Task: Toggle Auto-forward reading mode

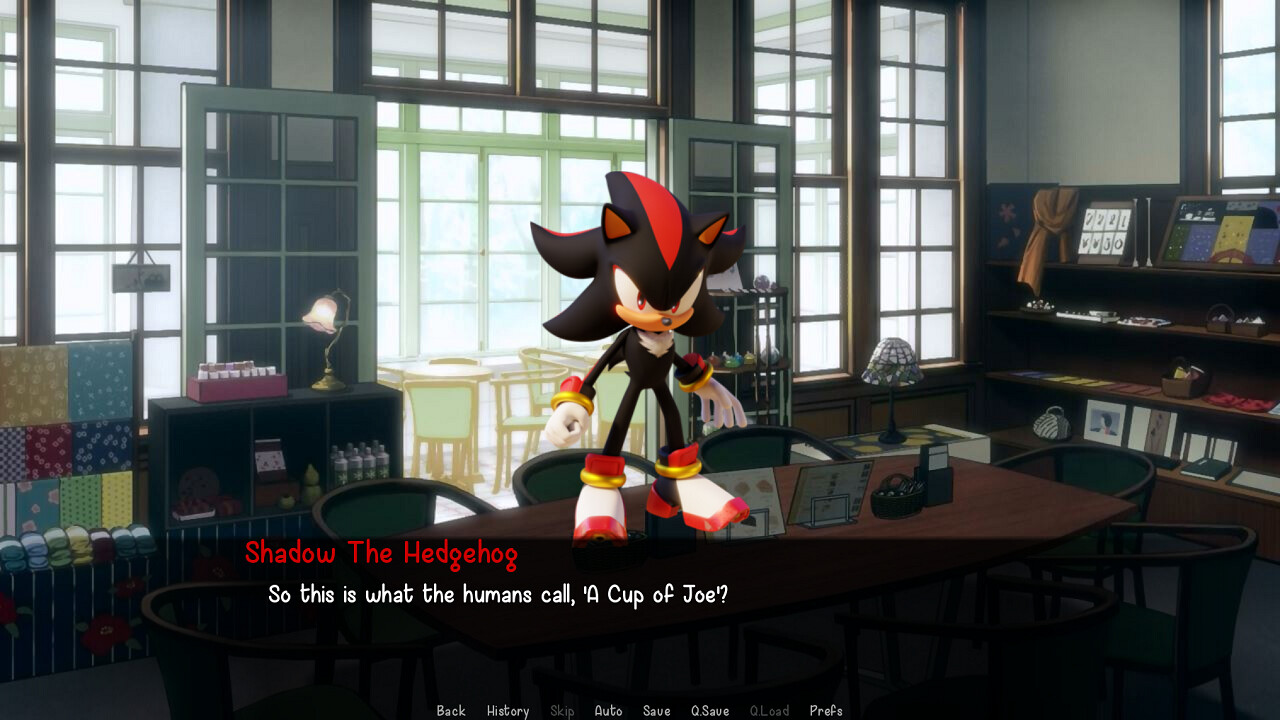Action: point(608,711)
